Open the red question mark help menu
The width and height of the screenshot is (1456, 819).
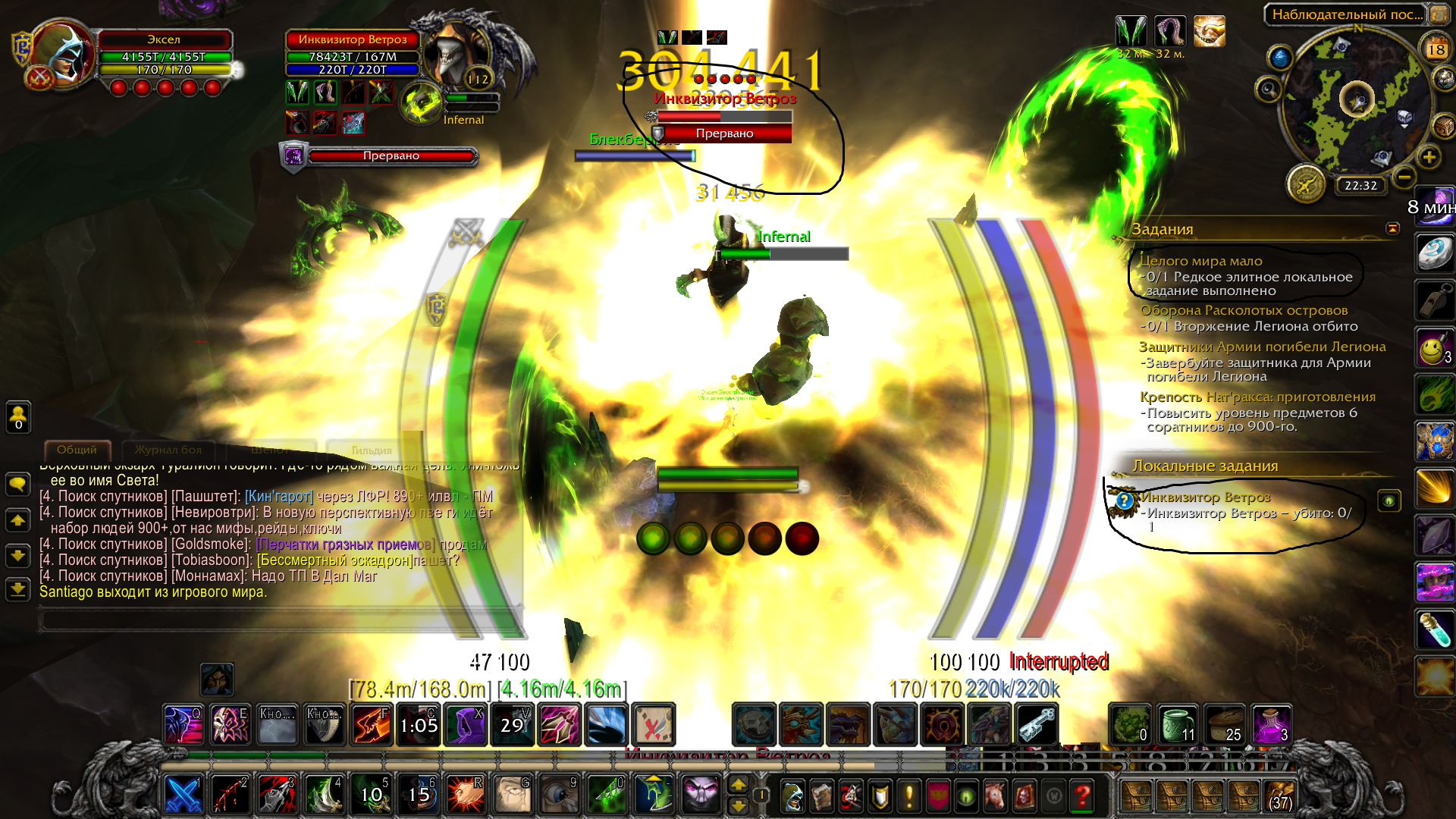click(x=1082, y=796)
